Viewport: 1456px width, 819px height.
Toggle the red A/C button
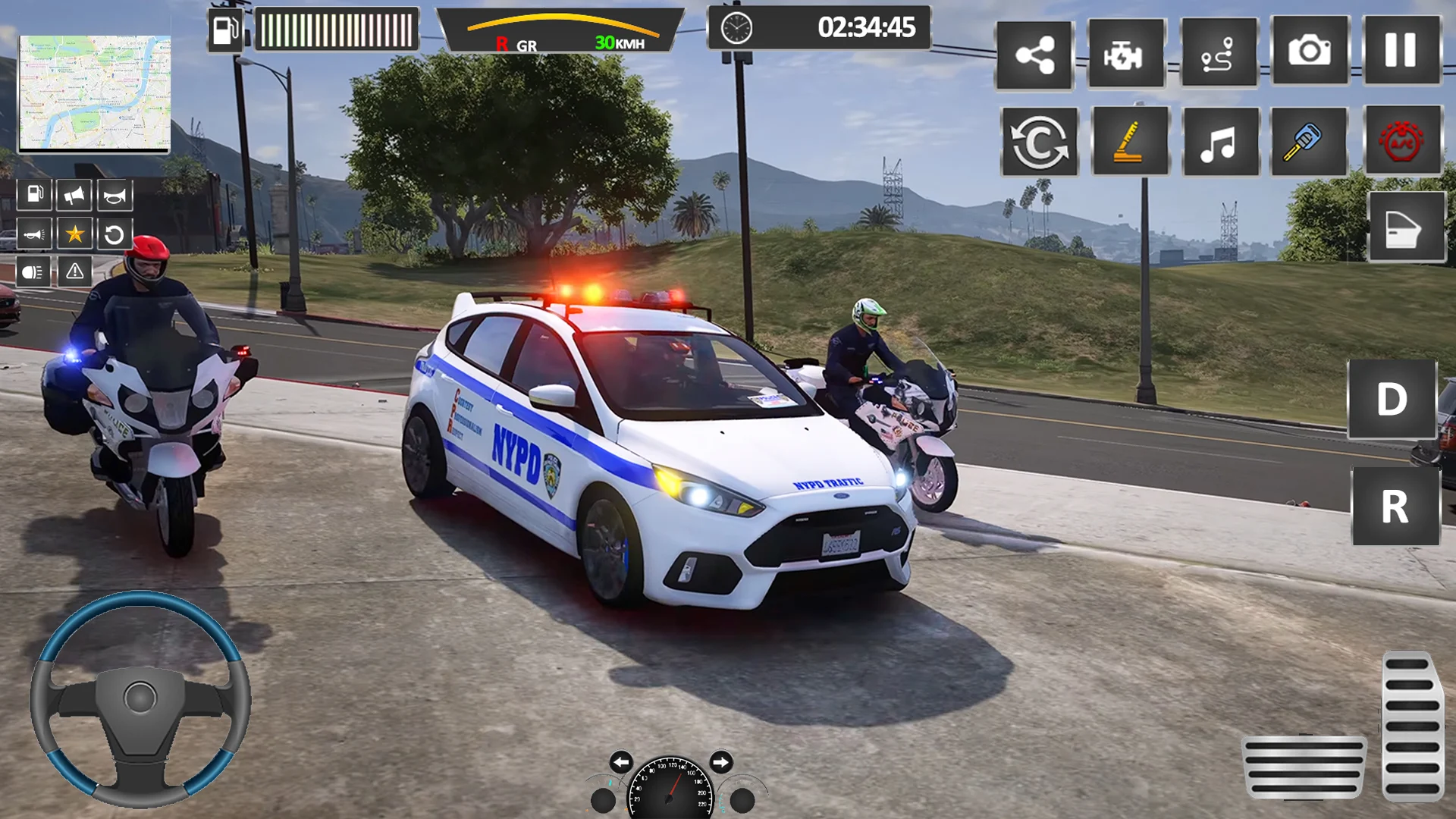coord(1402,142)
